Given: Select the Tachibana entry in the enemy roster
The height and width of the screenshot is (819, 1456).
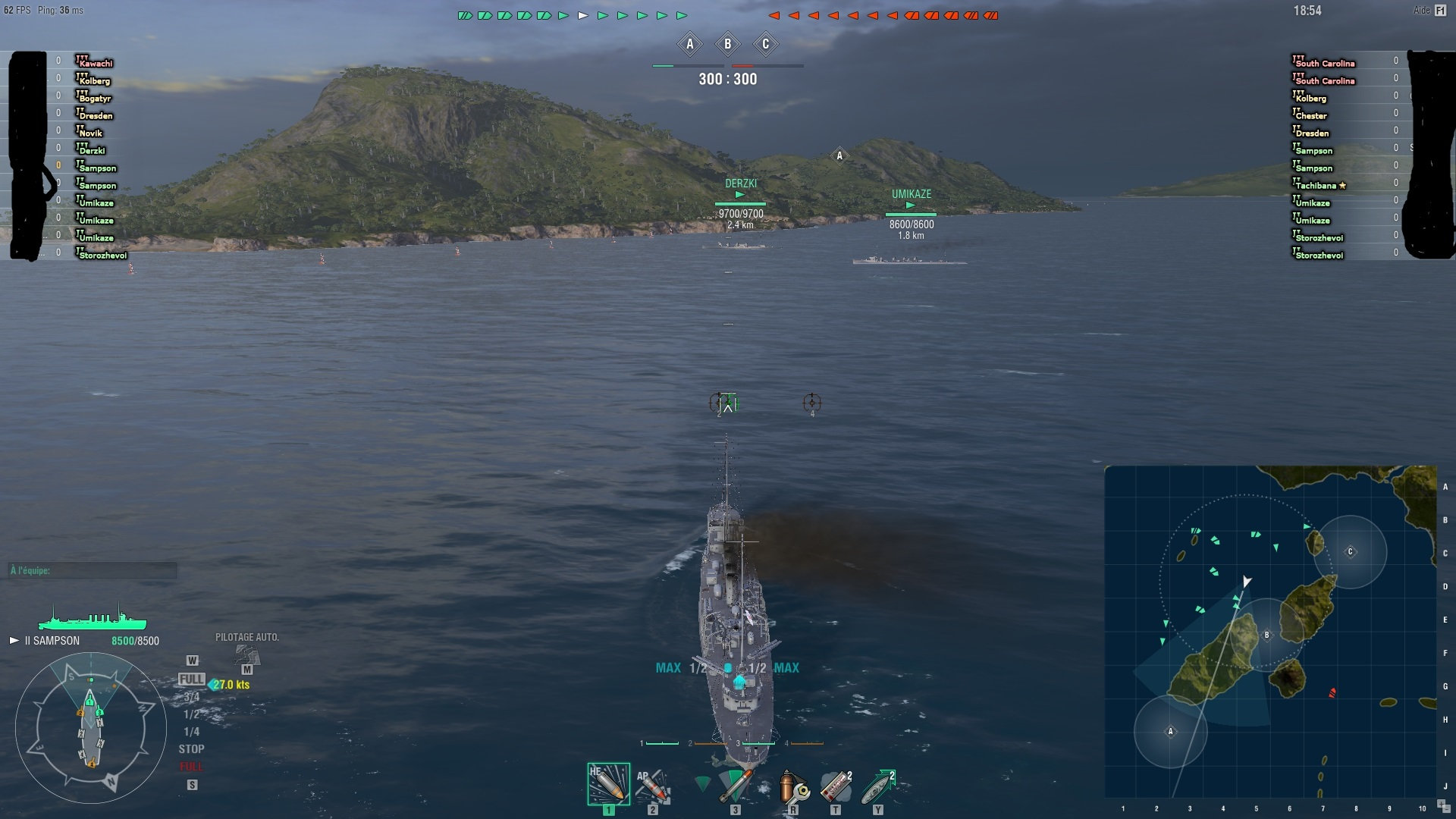Looking at the screenshot, I should (x=1318, y=185).
